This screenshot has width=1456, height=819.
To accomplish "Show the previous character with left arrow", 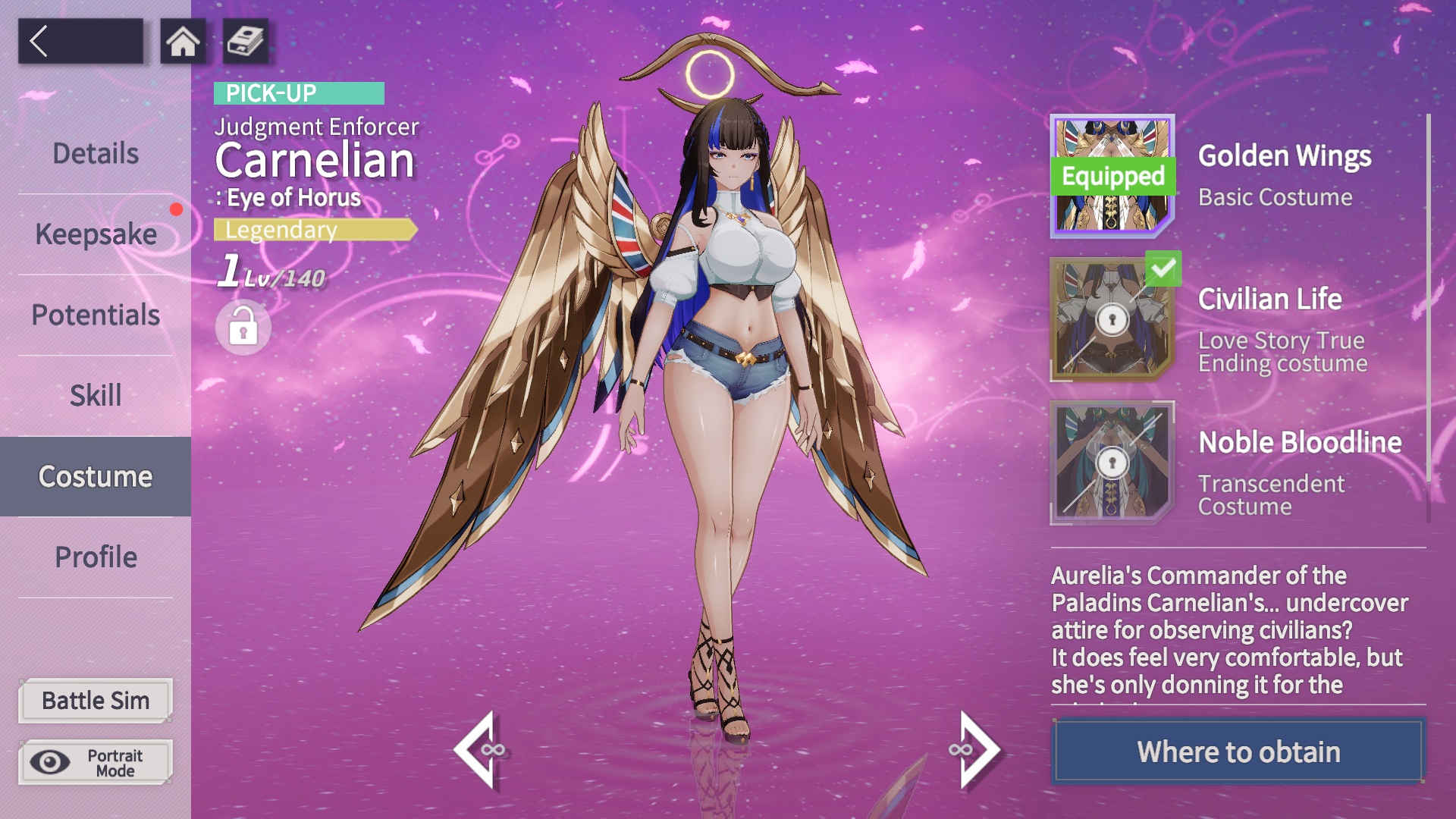I will [x=479, y=750].
